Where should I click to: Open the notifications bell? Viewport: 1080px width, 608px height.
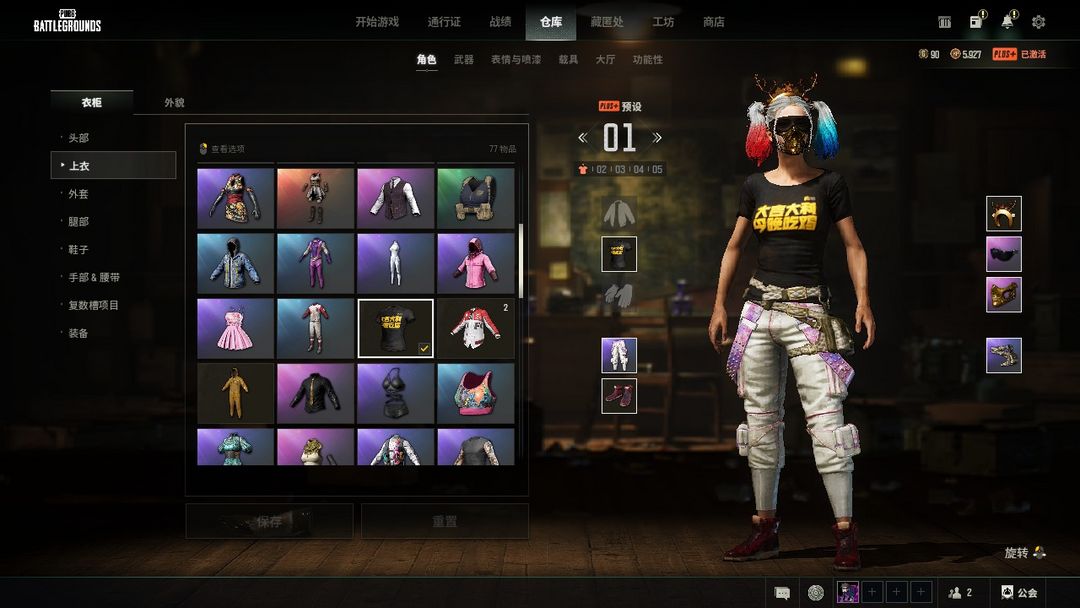tap(1007, 22)
